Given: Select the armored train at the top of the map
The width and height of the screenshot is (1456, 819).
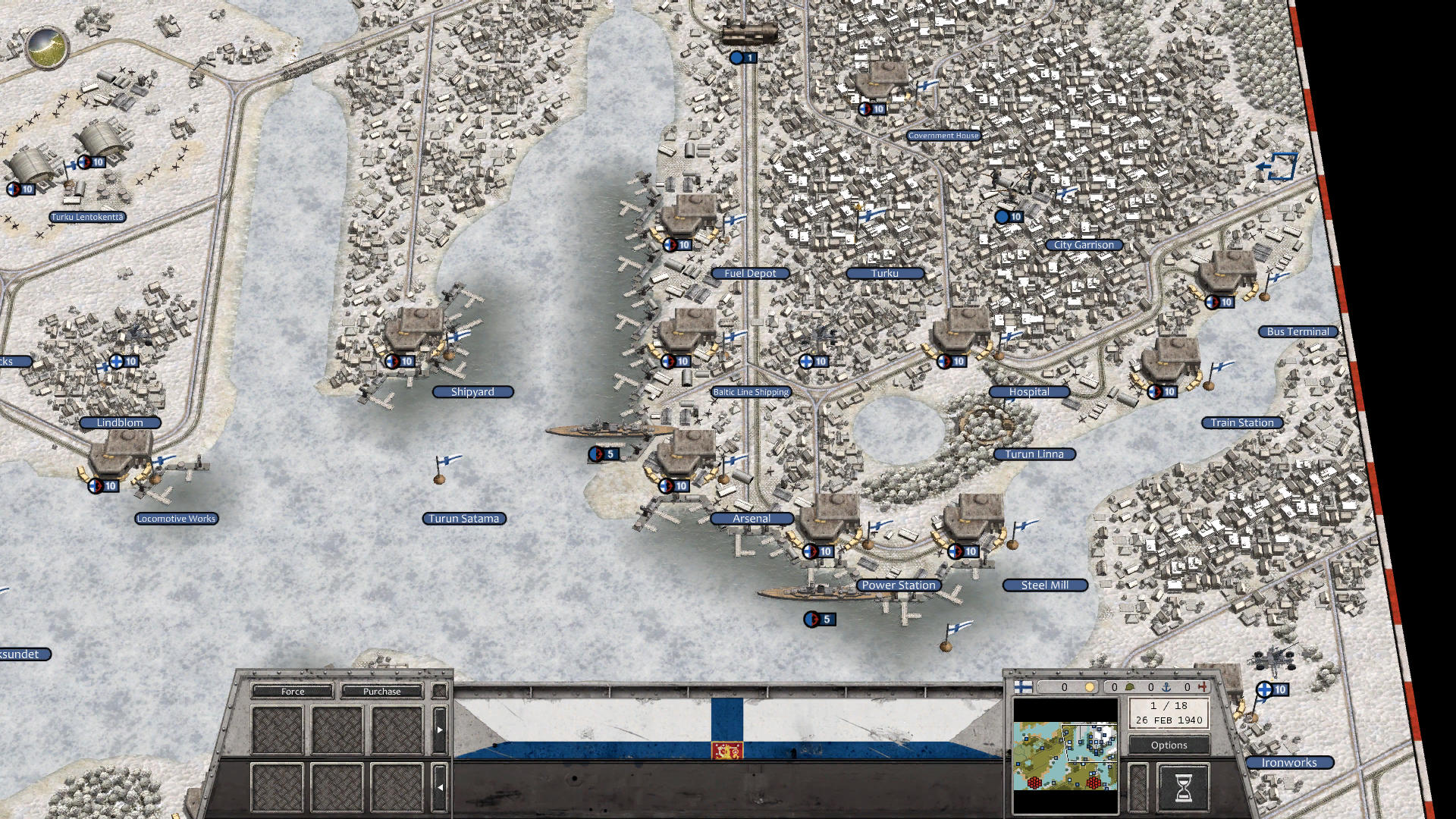Looking at the screenshot, I should [x=752, y=34].
